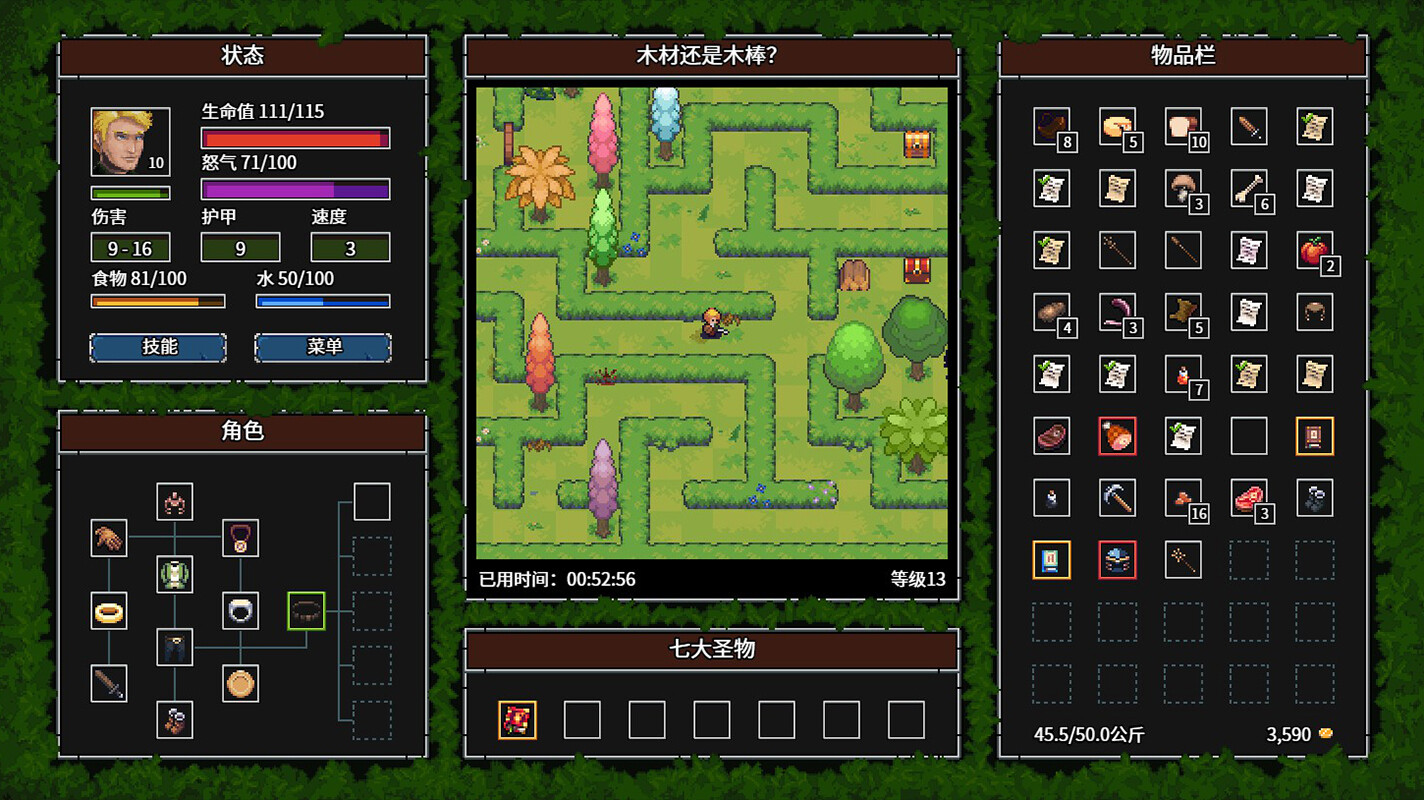Select the pickaxe item in the inventory

1117,499
